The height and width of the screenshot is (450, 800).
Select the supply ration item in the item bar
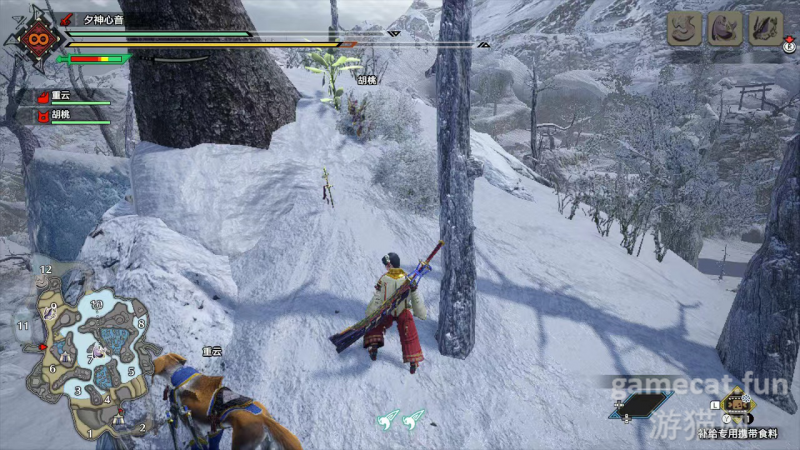(737, 406)
